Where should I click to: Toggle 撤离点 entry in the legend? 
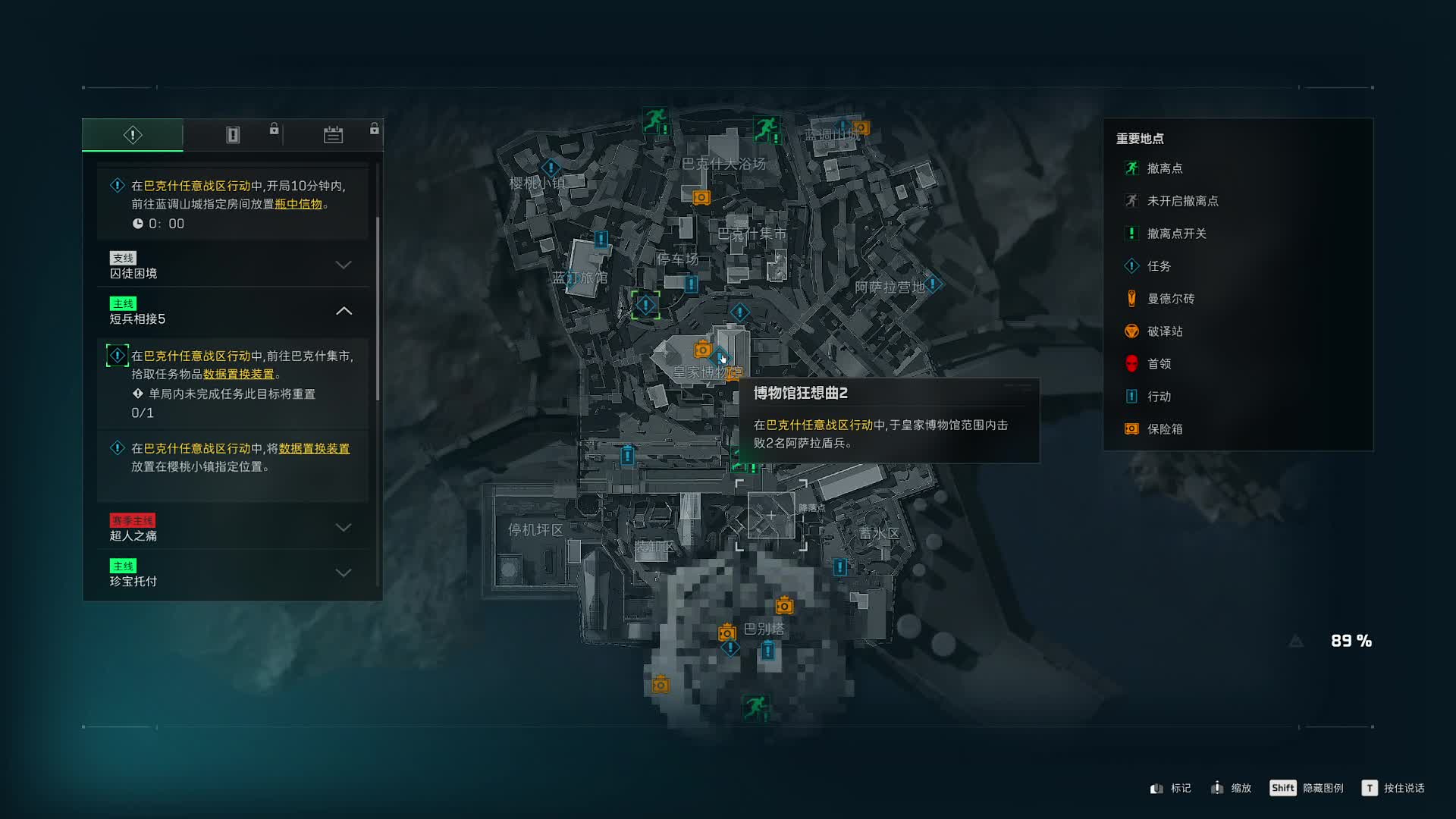(x=1164, y=168)
